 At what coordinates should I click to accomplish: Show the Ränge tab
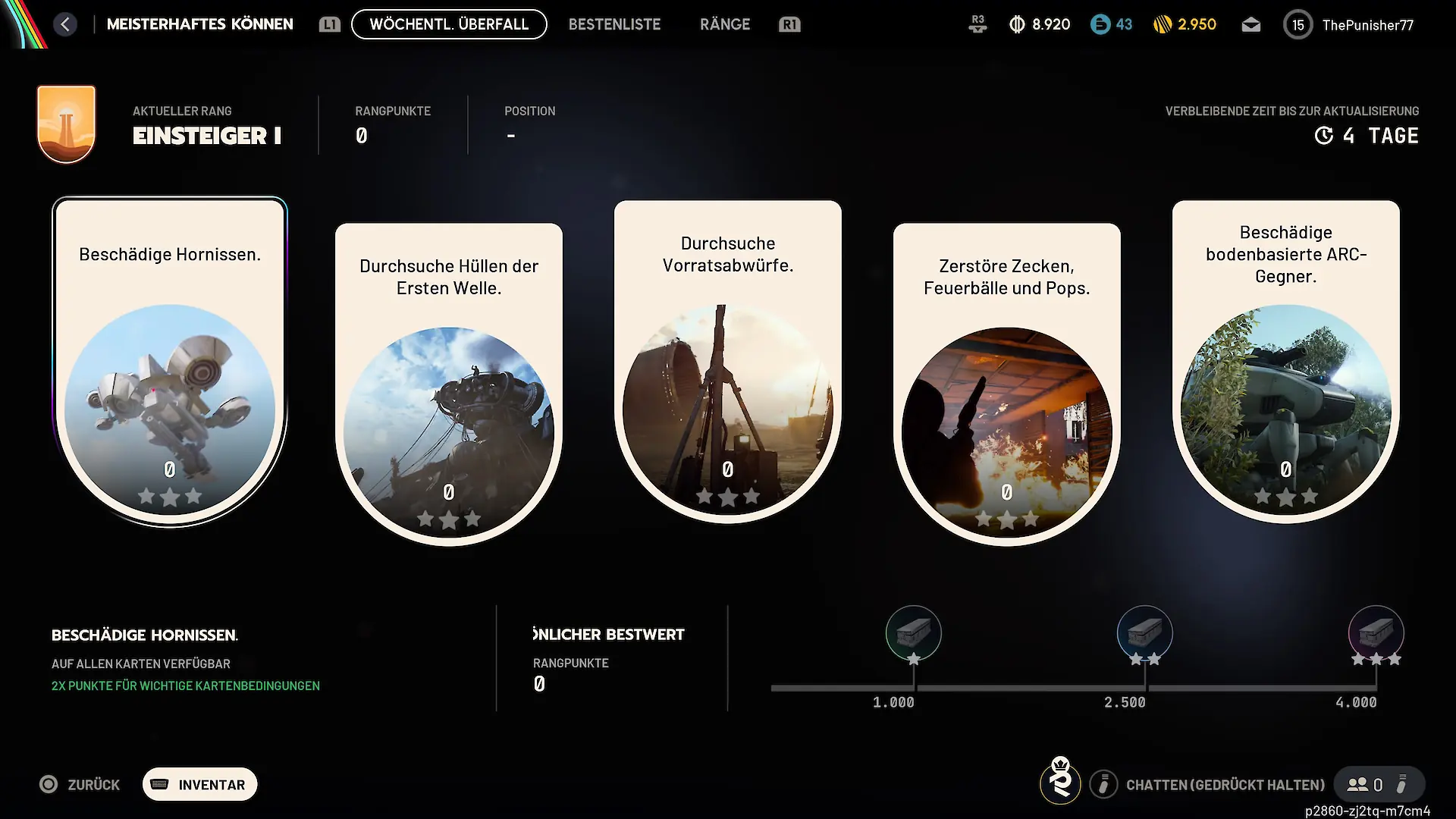point(724,24)
